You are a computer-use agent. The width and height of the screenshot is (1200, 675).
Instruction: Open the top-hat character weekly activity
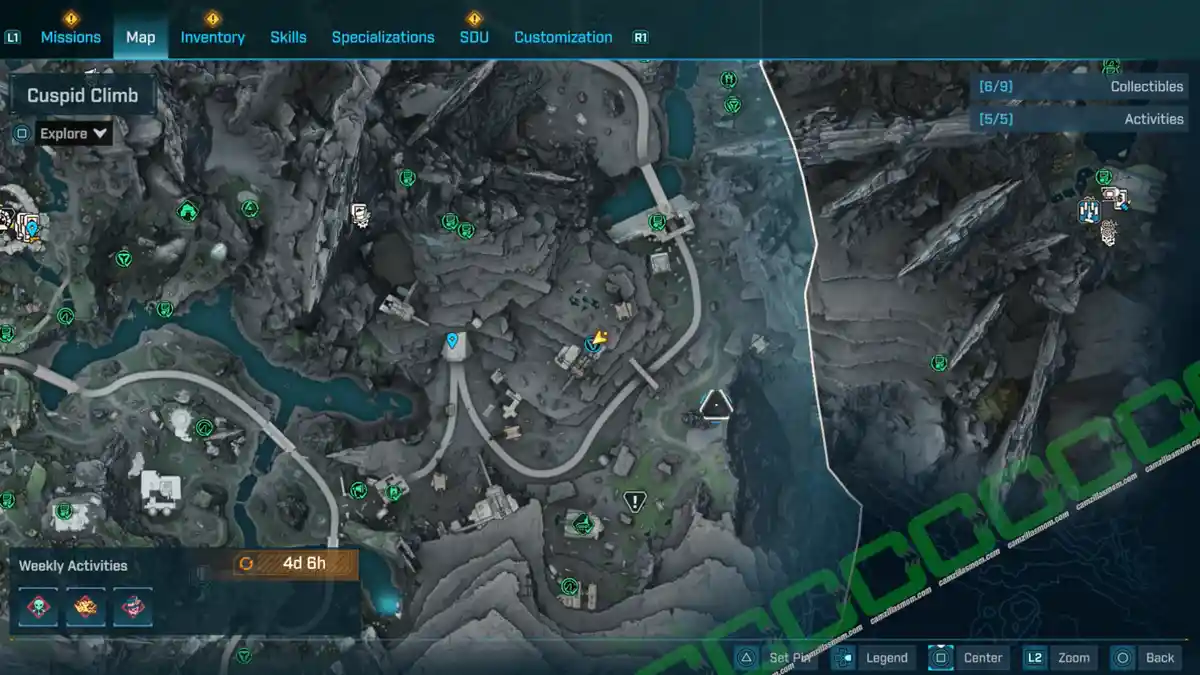133,605
